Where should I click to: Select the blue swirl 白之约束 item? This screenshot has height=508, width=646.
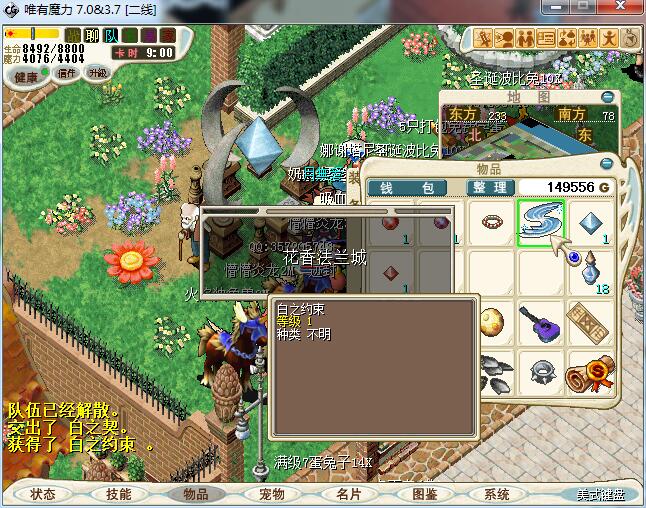(x=541, y=222)
